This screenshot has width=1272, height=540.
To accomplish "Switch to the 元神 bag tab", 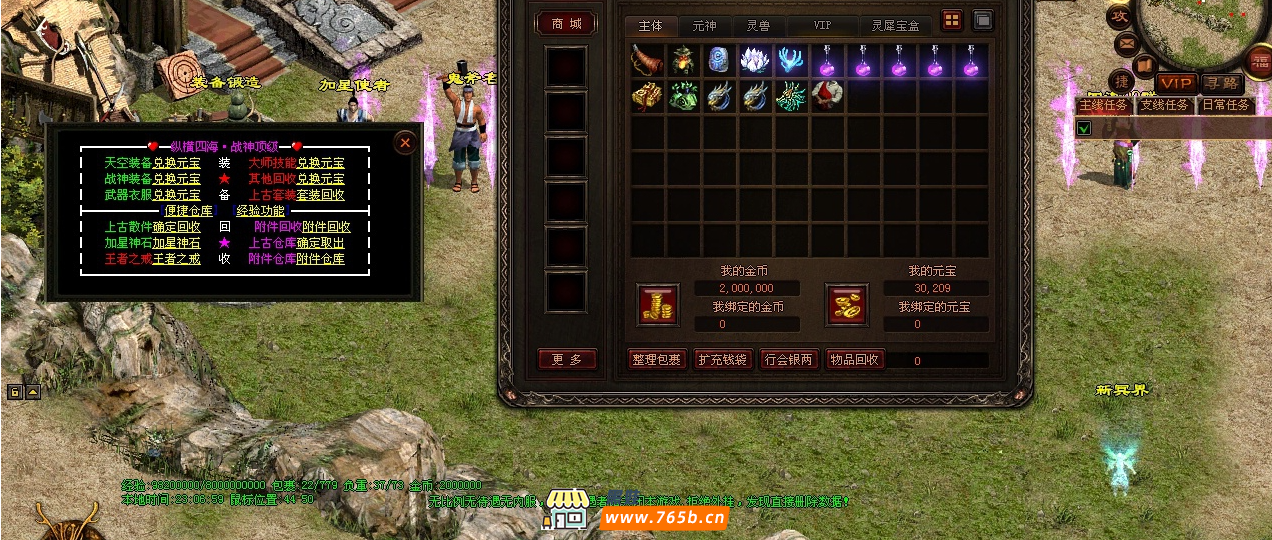I will coord(705,25).
